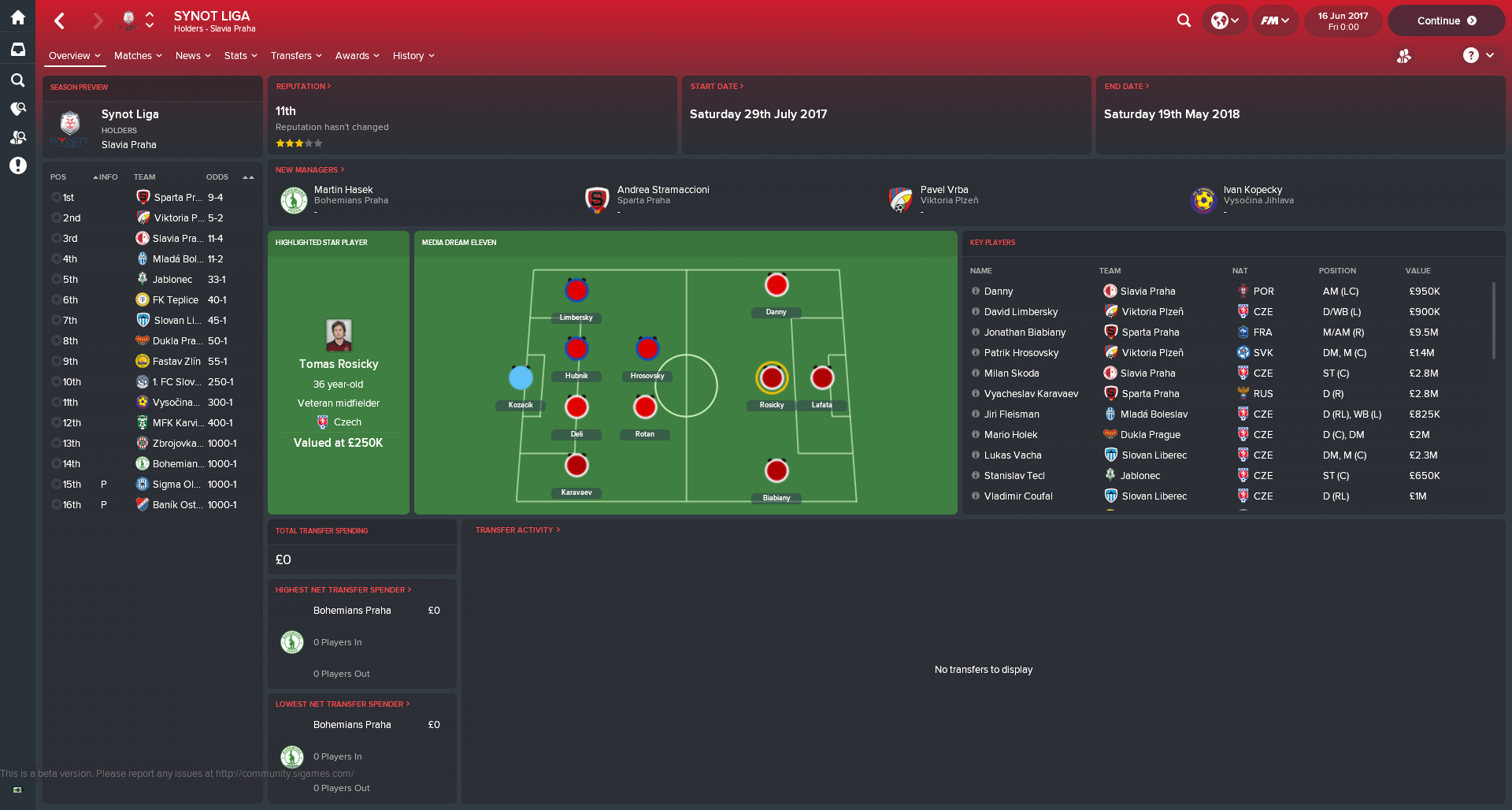Open the FM game menu
1512x810 pixels.
[1274, 21]
